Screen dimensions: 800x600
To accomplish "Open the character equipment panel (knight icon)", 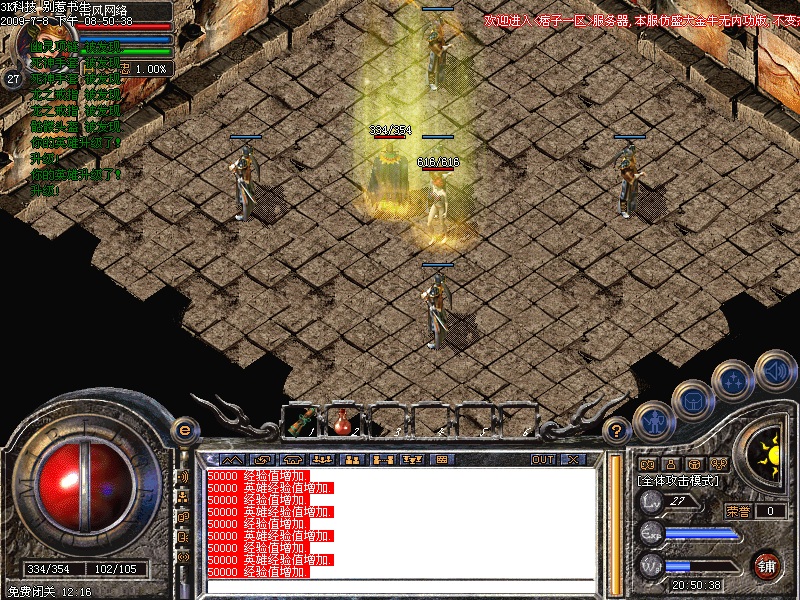I will click(652, 422).
